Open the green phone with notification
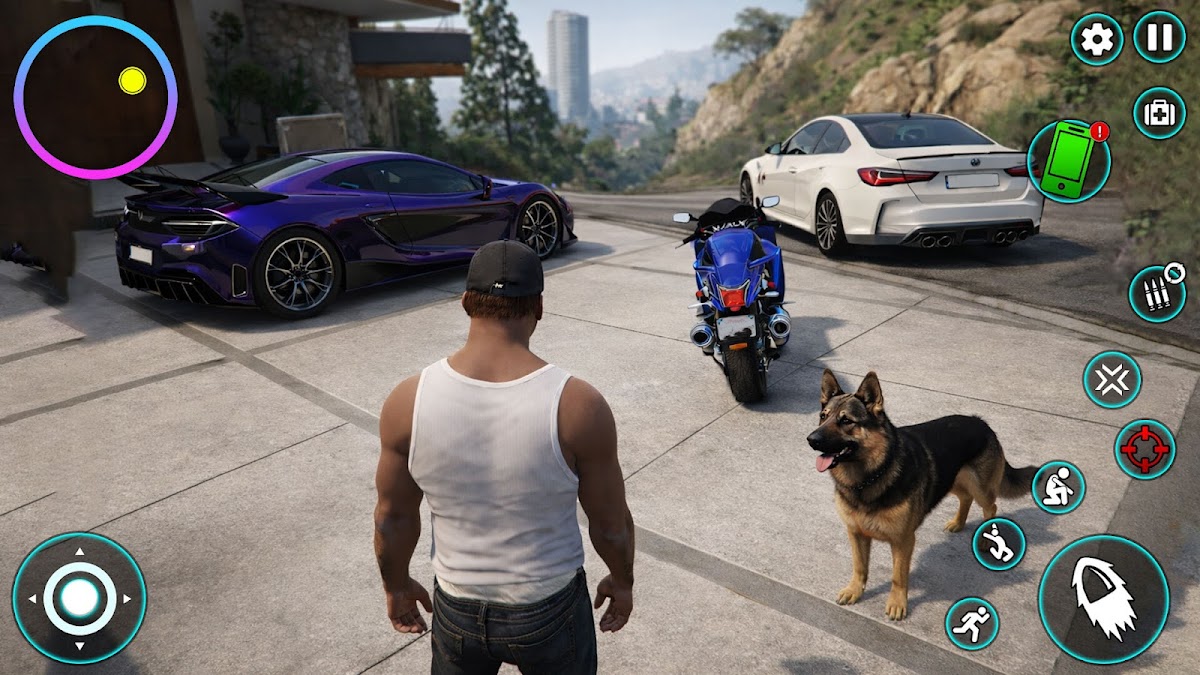The width and height of the screenshot is (1200, 675). (x=1068, y=162)
